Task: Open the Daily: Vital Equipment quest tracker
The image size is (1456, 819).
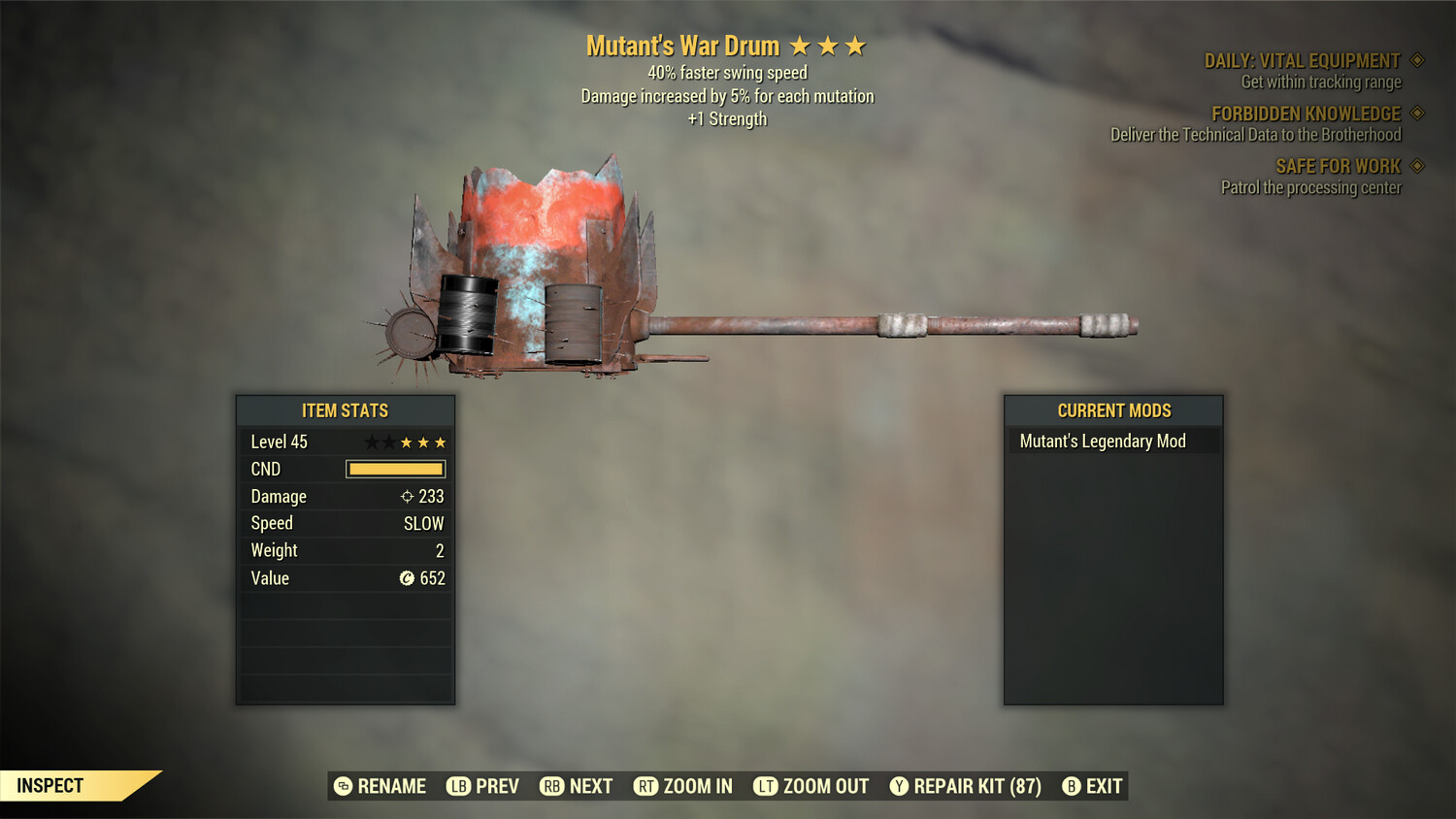Action: click(1302, 61)
